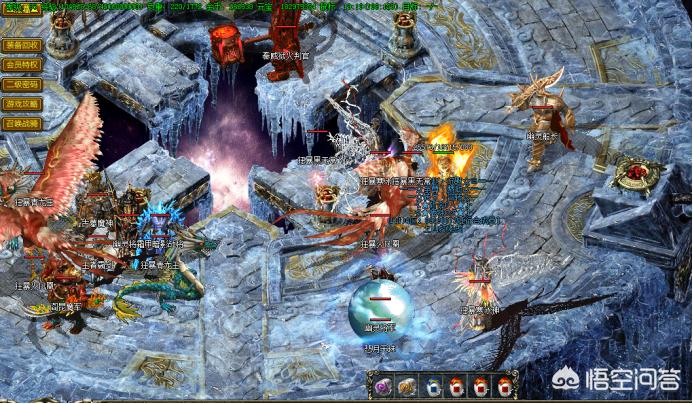Open the 装备回收 equipment recycle button

22,45
